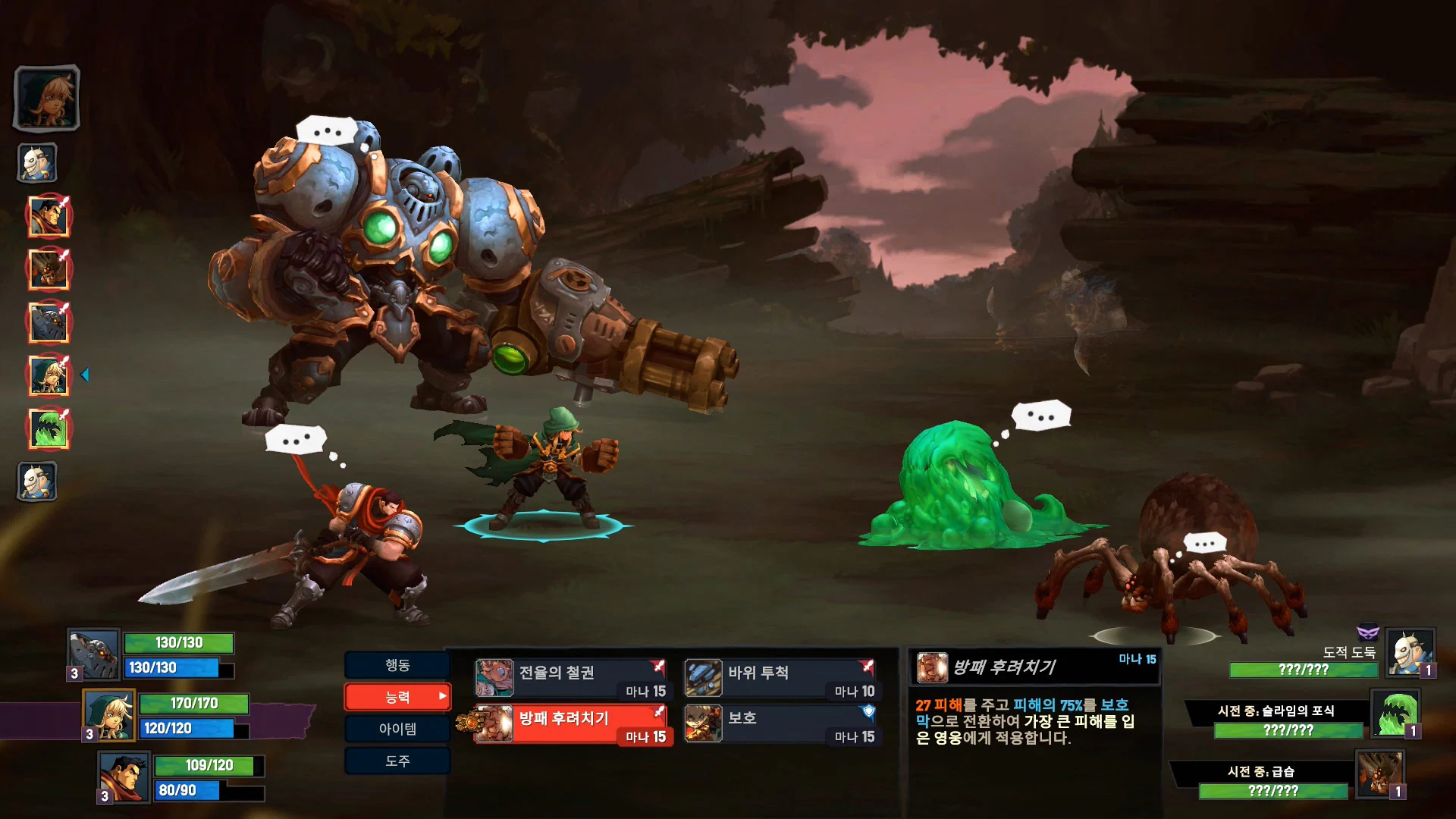Screen dimensions: 1456x819
Task: Click the large active hero portrait in turn order
Action: (47, 99)
